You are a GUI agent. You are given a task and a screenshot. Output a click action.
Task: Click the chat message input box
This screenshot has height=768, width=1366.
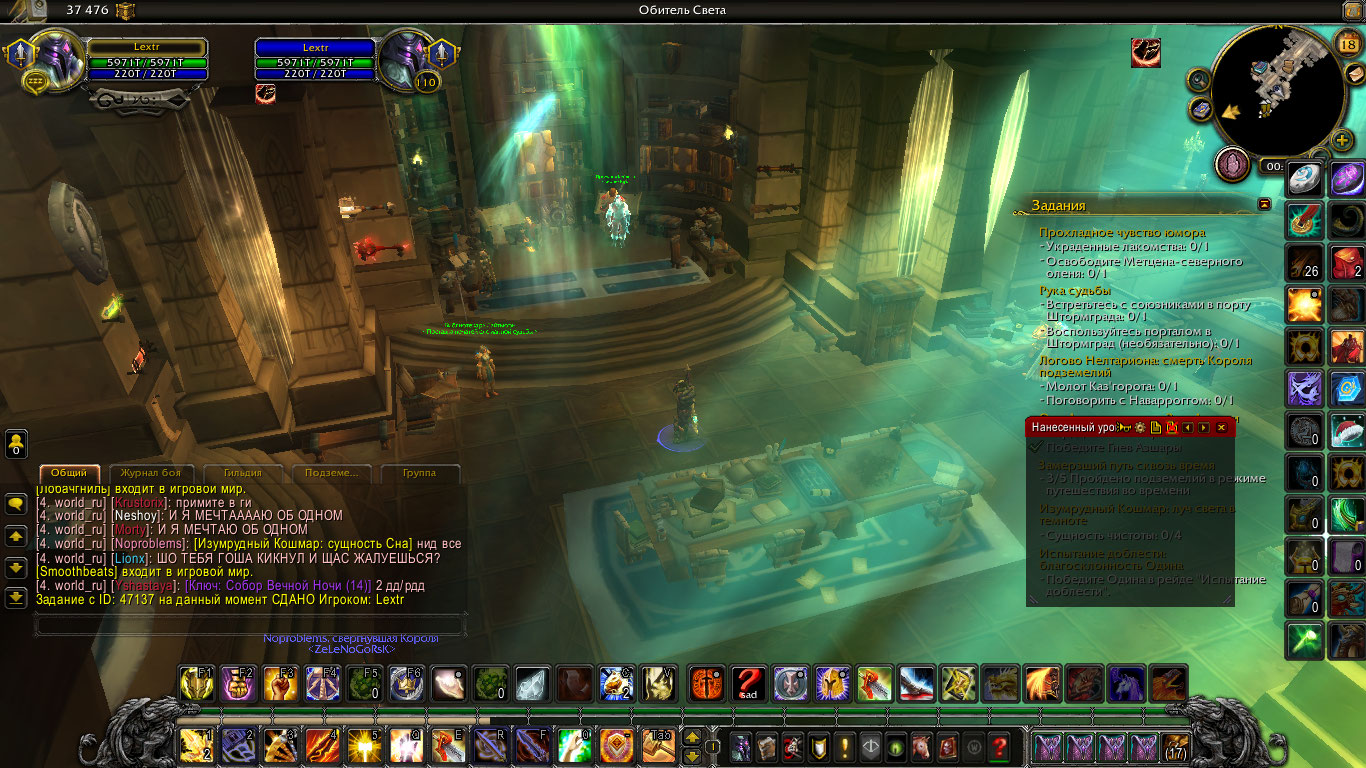coord(250,625)
